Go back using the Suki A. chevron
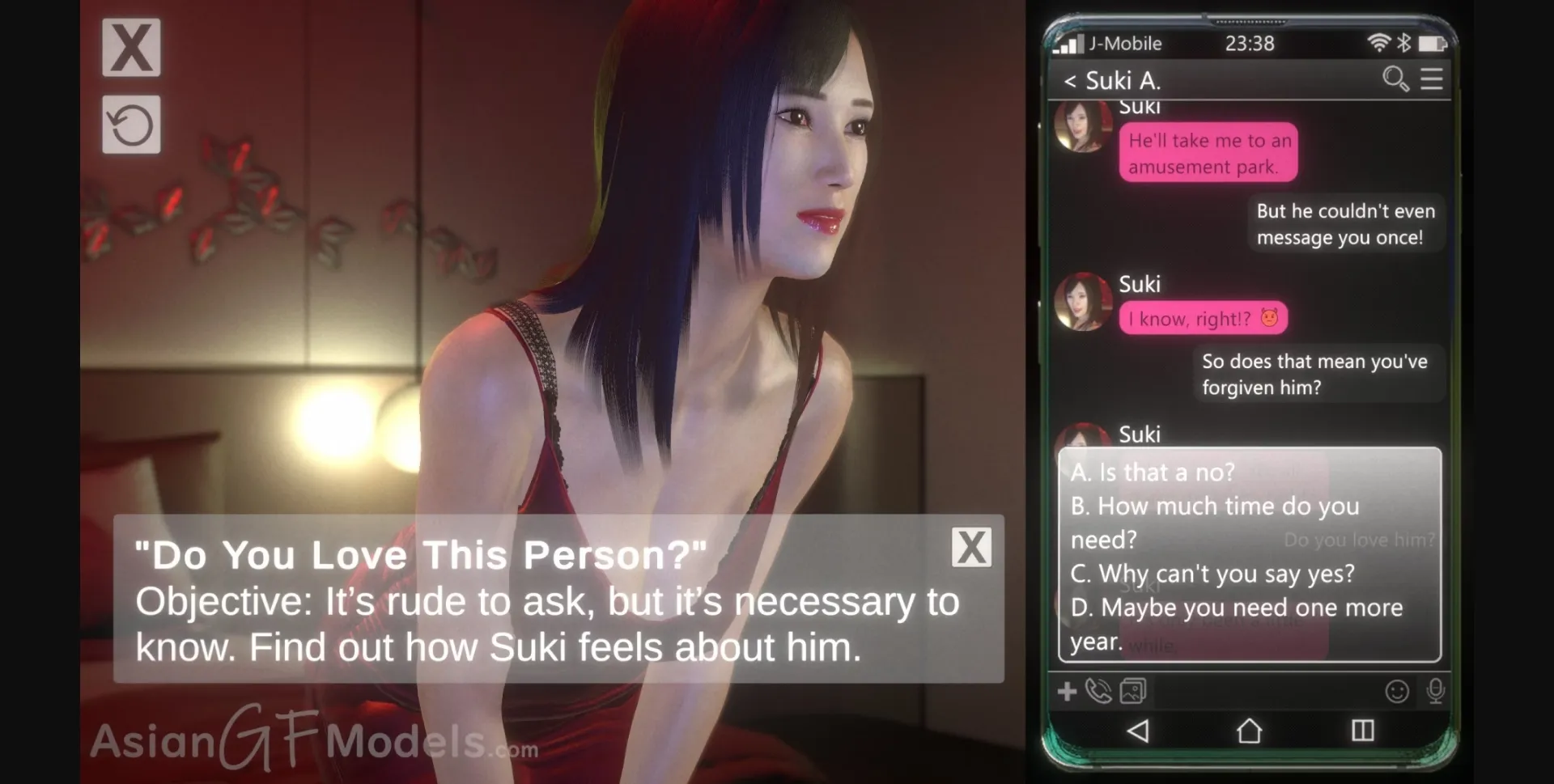 point(1070,80)
